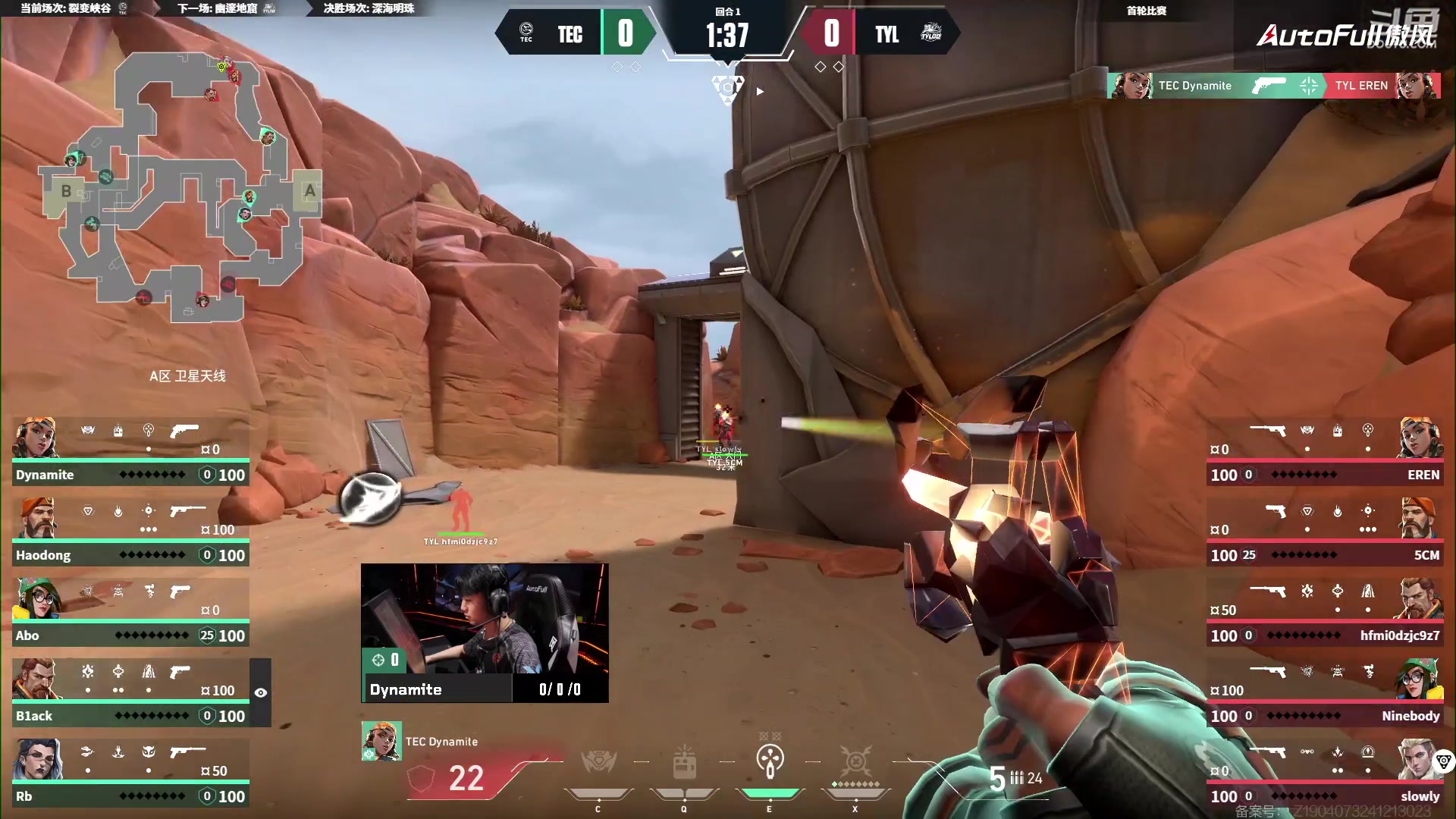Select B1ack's player row

point(130,693)
